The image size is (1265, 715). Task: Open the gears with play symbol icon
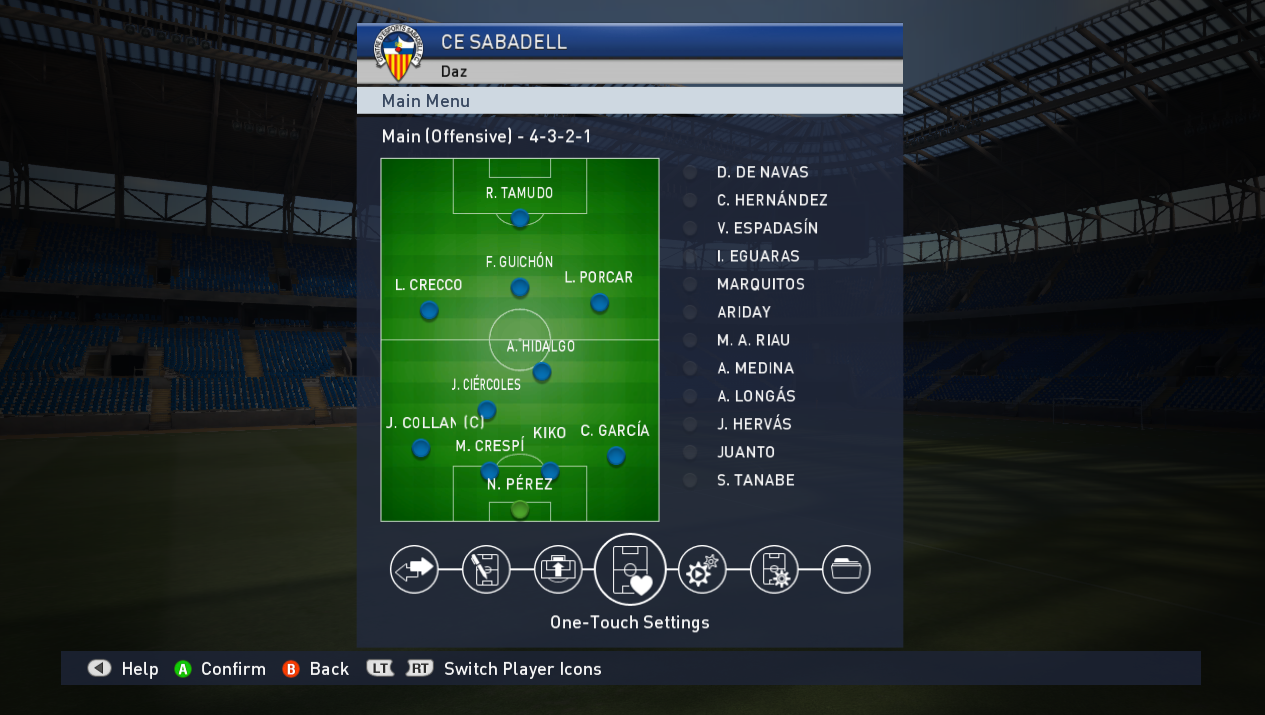click(702, 569)
